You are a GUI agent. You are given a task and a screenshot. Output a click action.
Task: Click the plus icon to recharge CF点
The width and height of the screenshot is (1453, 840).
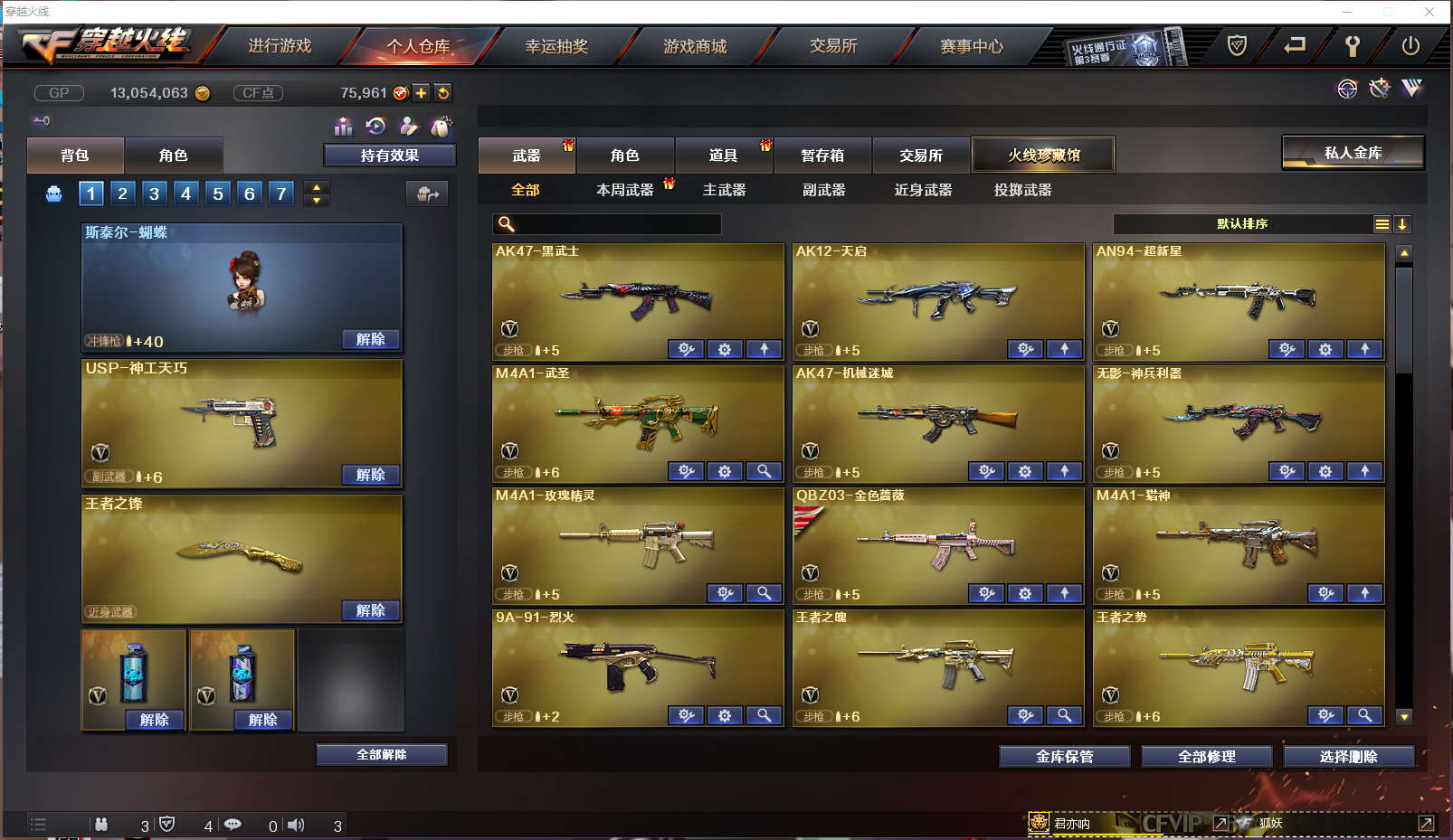pos(422,92)
